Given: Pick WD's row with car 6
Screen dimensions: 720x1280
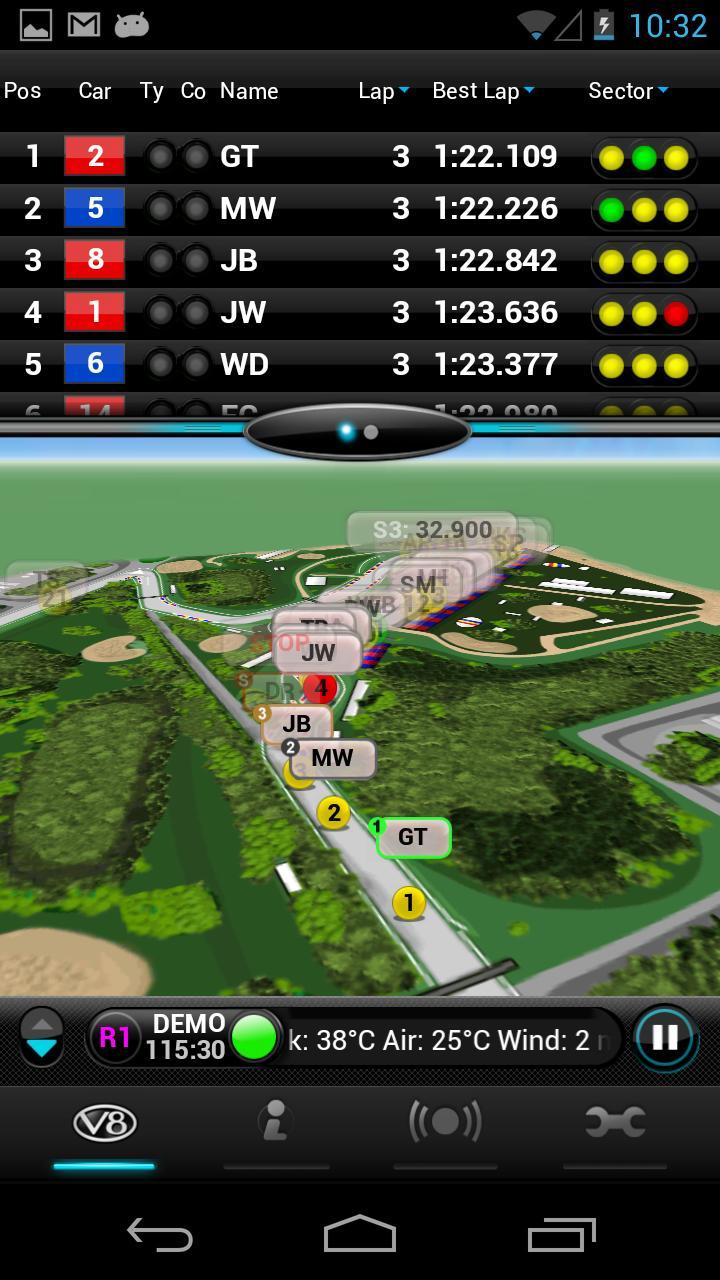Looking at the screenshot, I should (360, 365).
